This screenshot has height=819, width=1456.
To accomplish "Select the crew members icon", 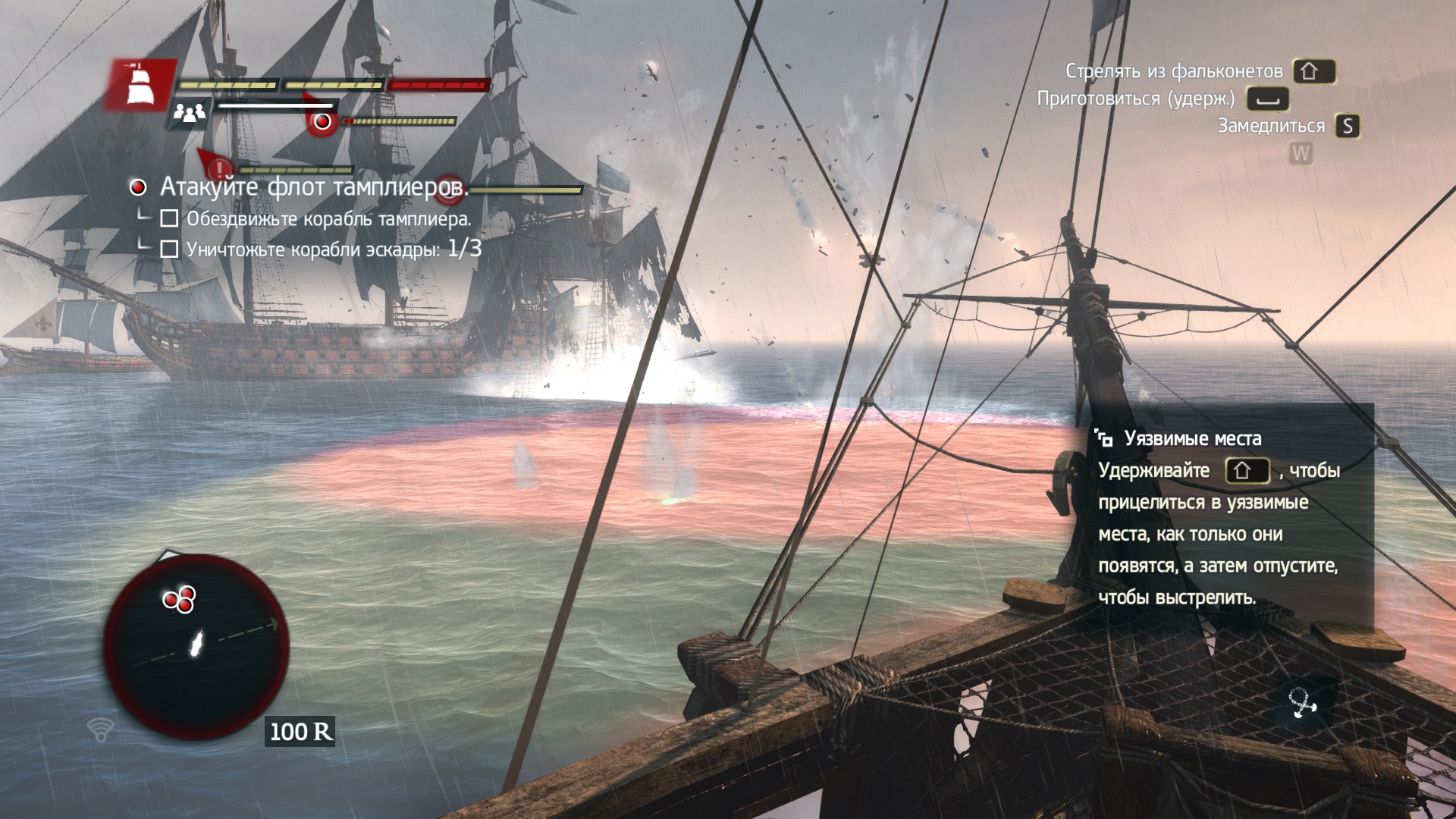I will point(190,114).
